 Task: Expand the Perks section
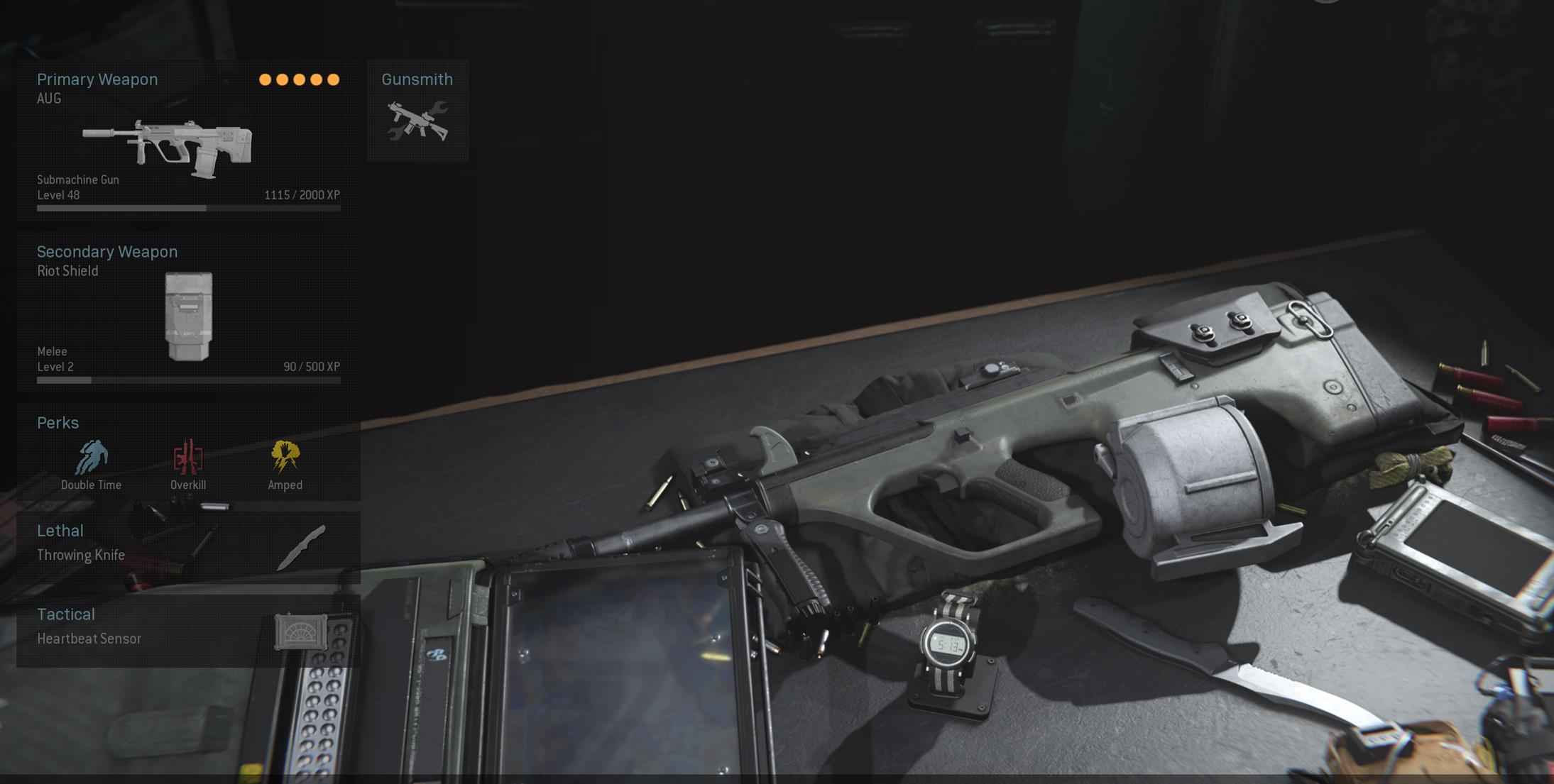point(58,423)
